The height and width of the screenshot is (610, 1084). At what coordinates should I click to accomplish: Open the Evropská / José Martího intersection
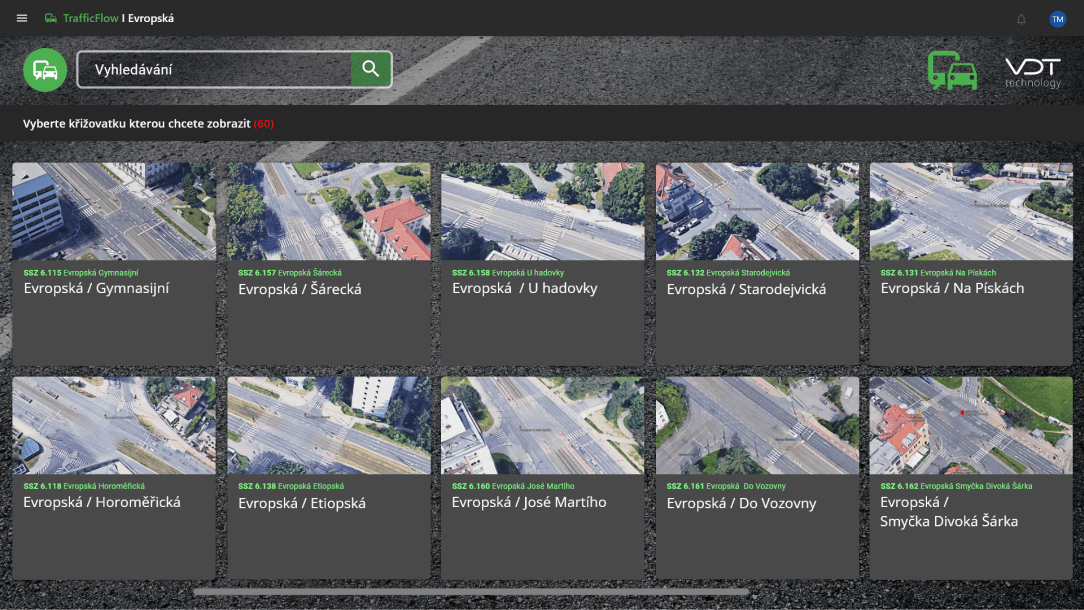tap(543, 478)
